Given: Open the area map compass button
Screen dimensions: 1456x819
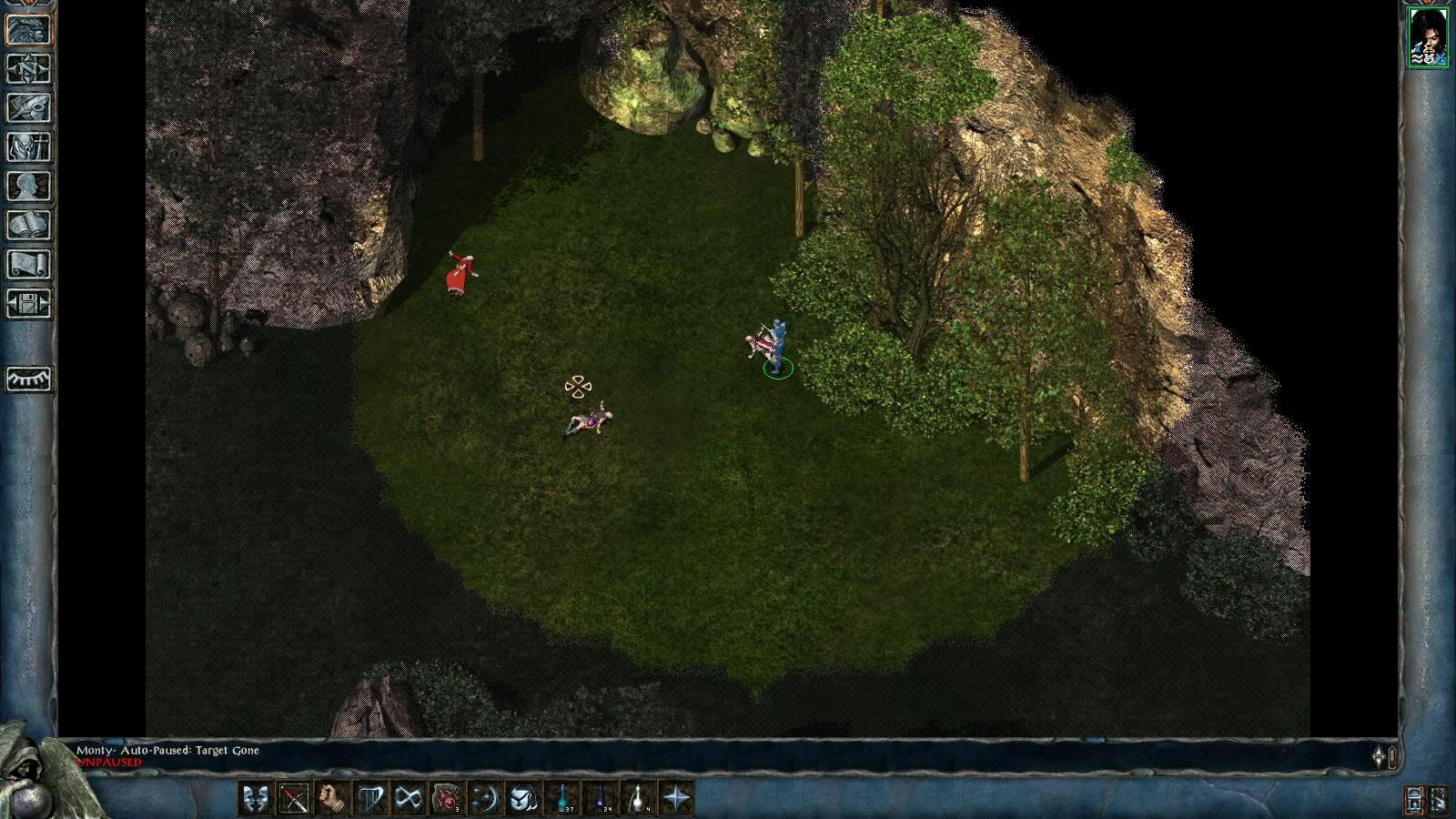Looking at the screenshot, I should [x=29, y=69].
